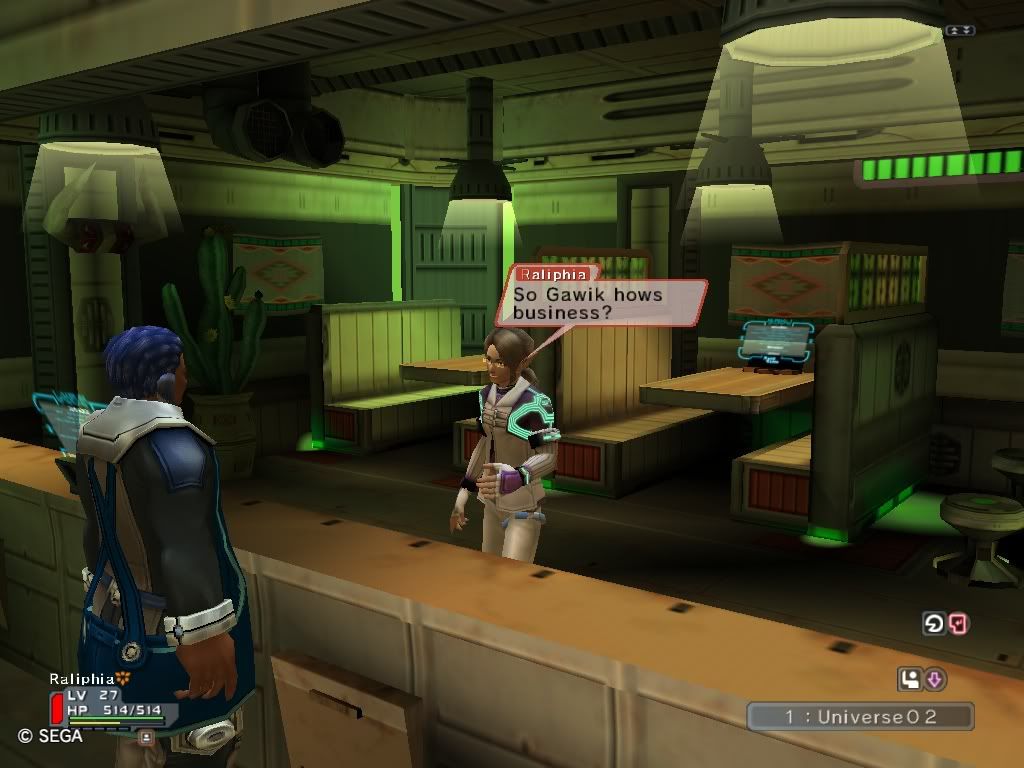Screen dimensions: 1024x768
Task: Click the small player icon below HP
Action: [x=146, y=737]
